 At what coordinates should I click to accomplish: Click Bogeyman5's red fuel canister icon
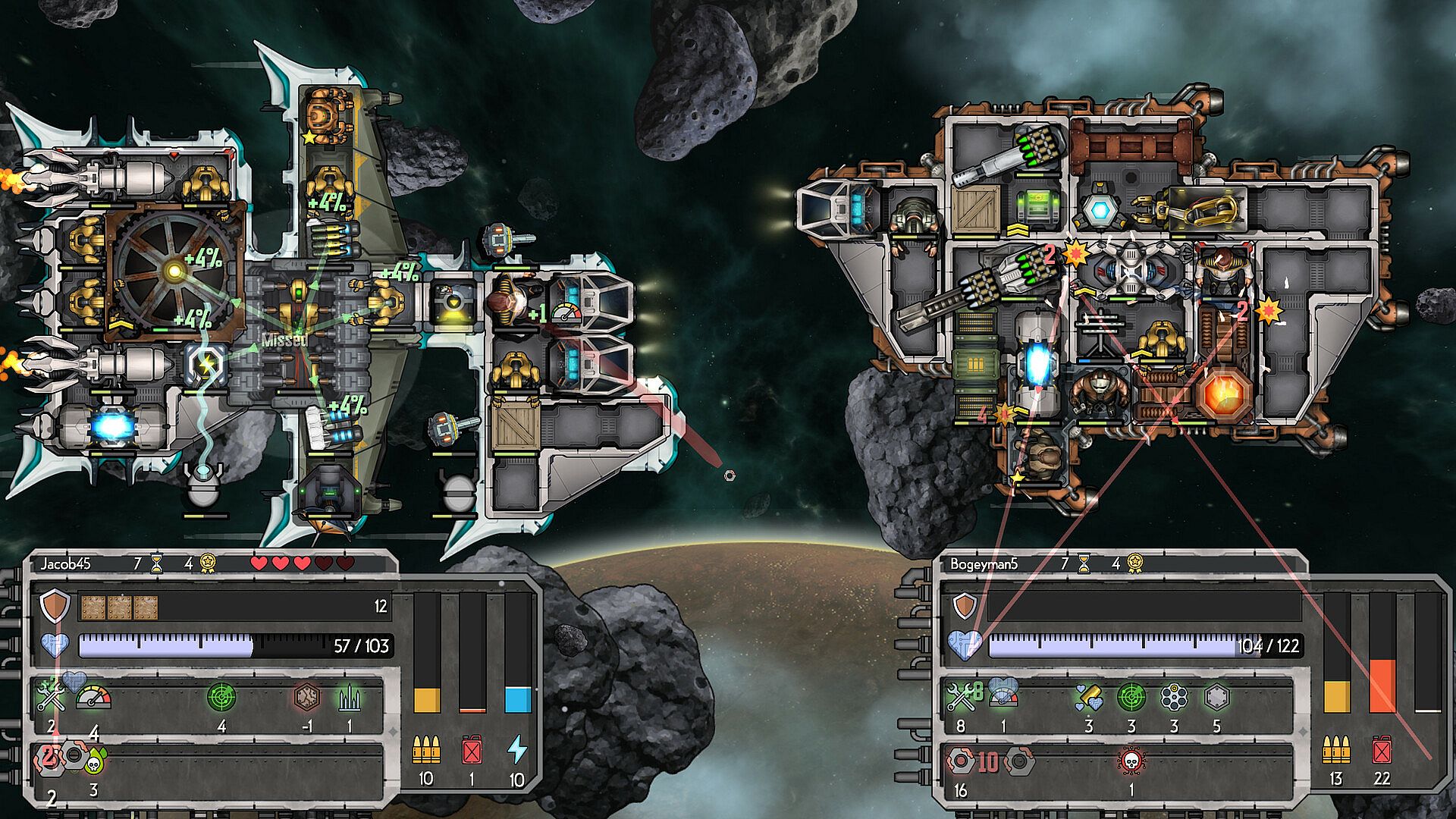1382,750
